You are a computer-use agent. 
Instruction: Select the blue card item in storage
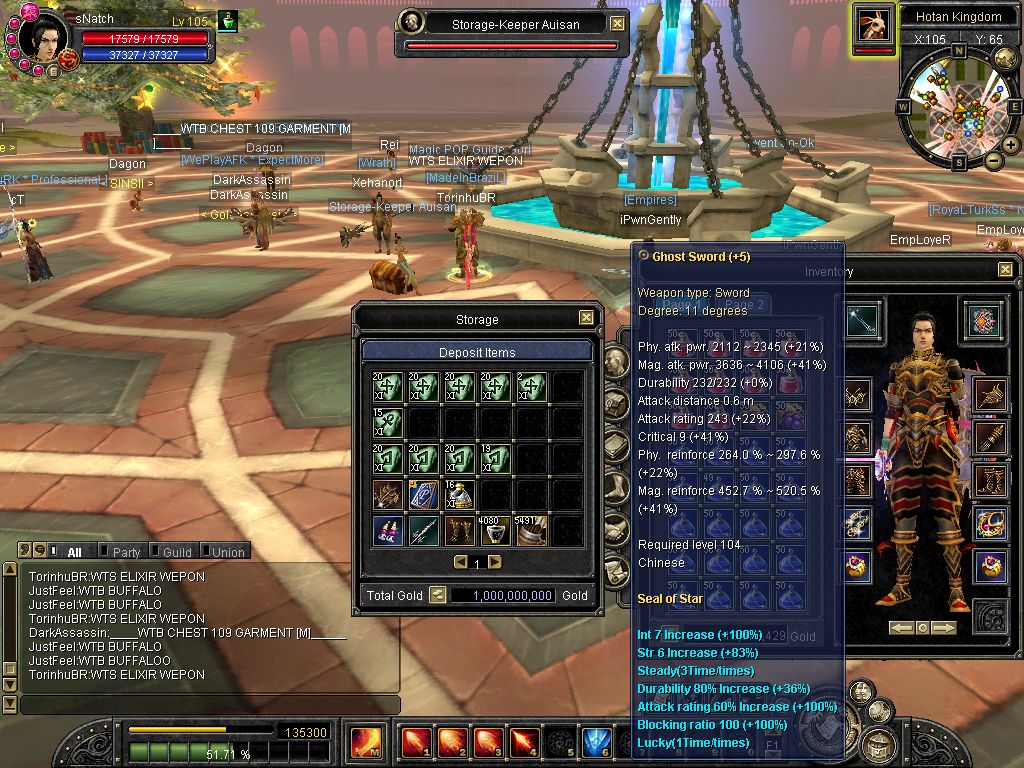[x=423, y=494]
